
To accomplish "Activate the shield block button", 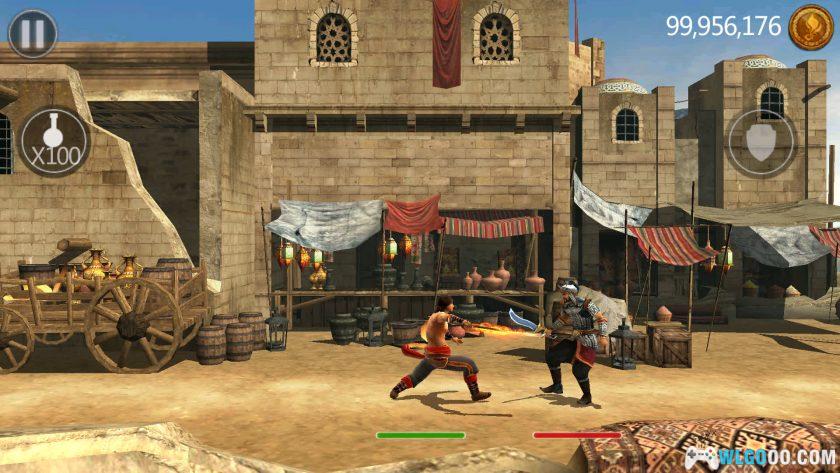I will click(x=761, y=142).
